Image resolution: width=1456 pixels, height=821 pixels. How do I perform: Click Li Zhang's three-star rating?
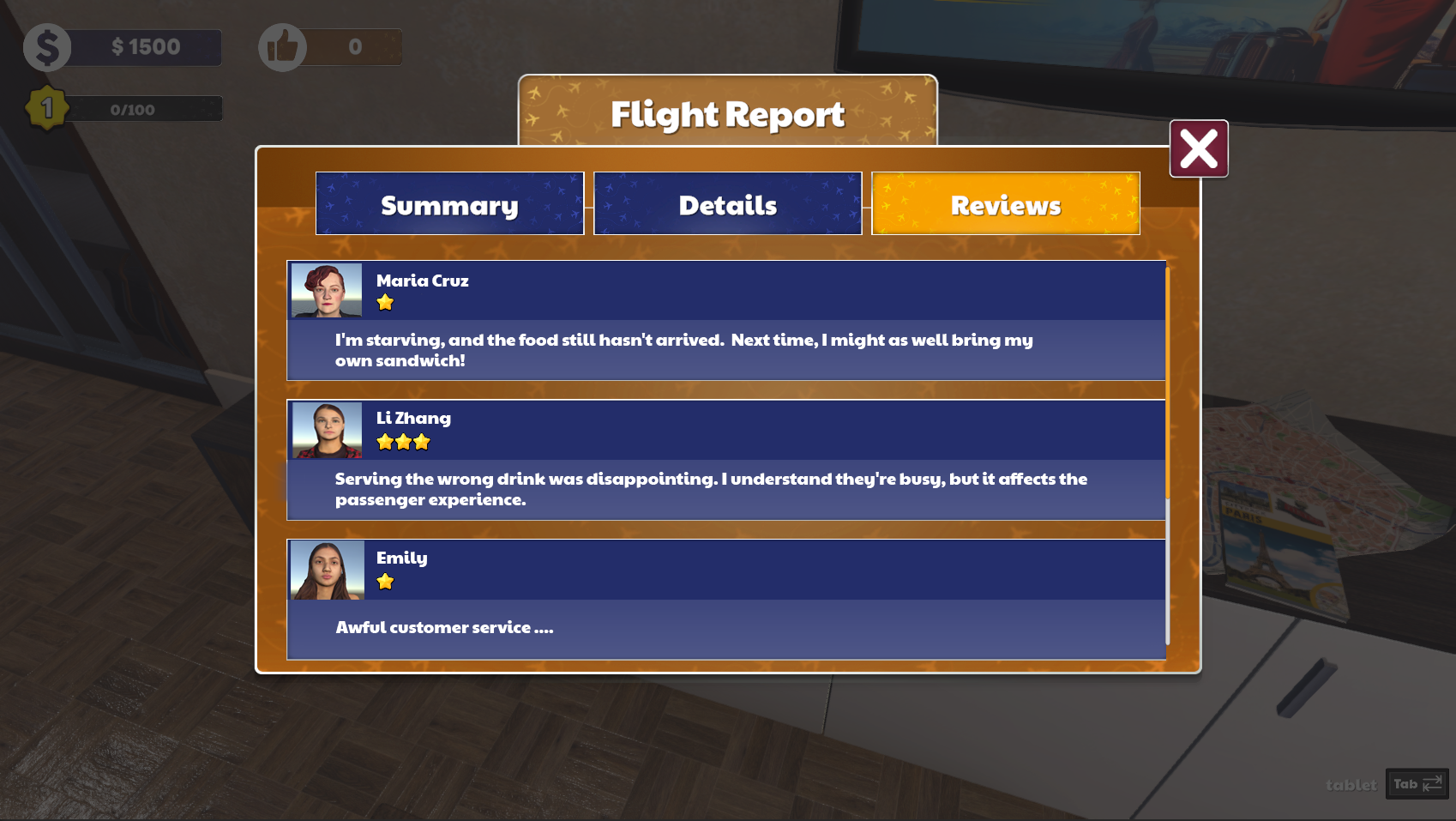click(402, 441)
